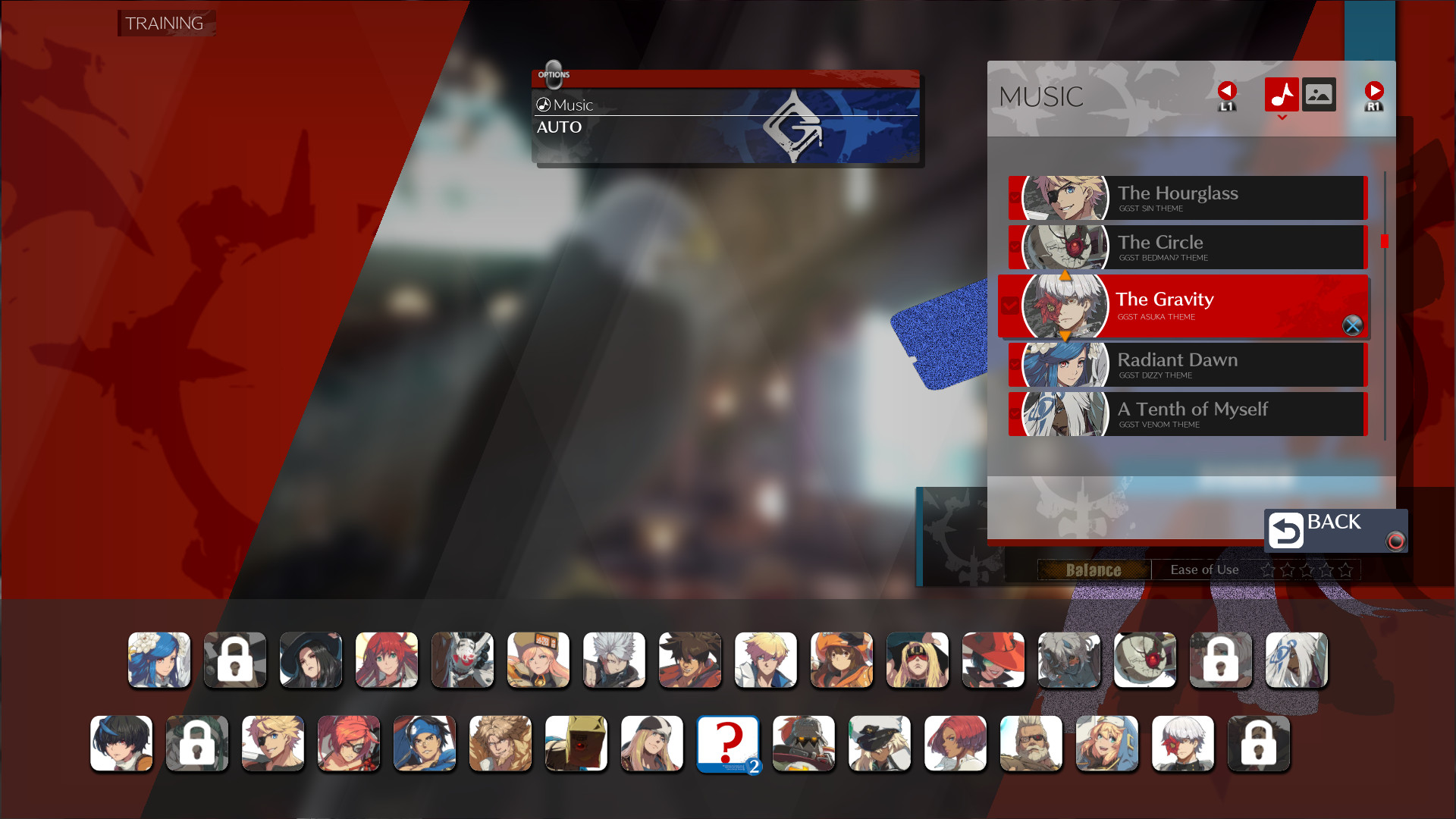The width and height of the screenshot is (1456, 819).
Task: Pick the random character question mark icon
Action: click(727, 744)
